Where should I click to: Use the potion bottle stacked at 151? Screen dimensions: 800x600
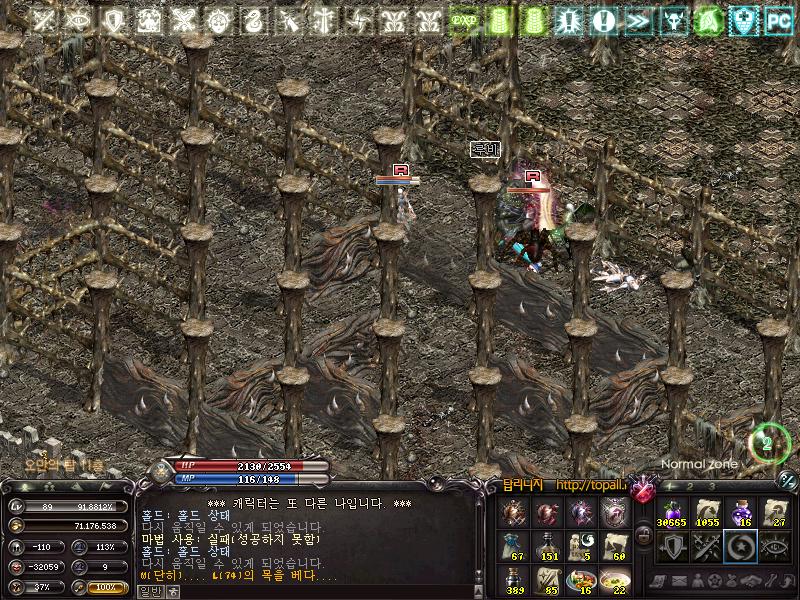547,546
